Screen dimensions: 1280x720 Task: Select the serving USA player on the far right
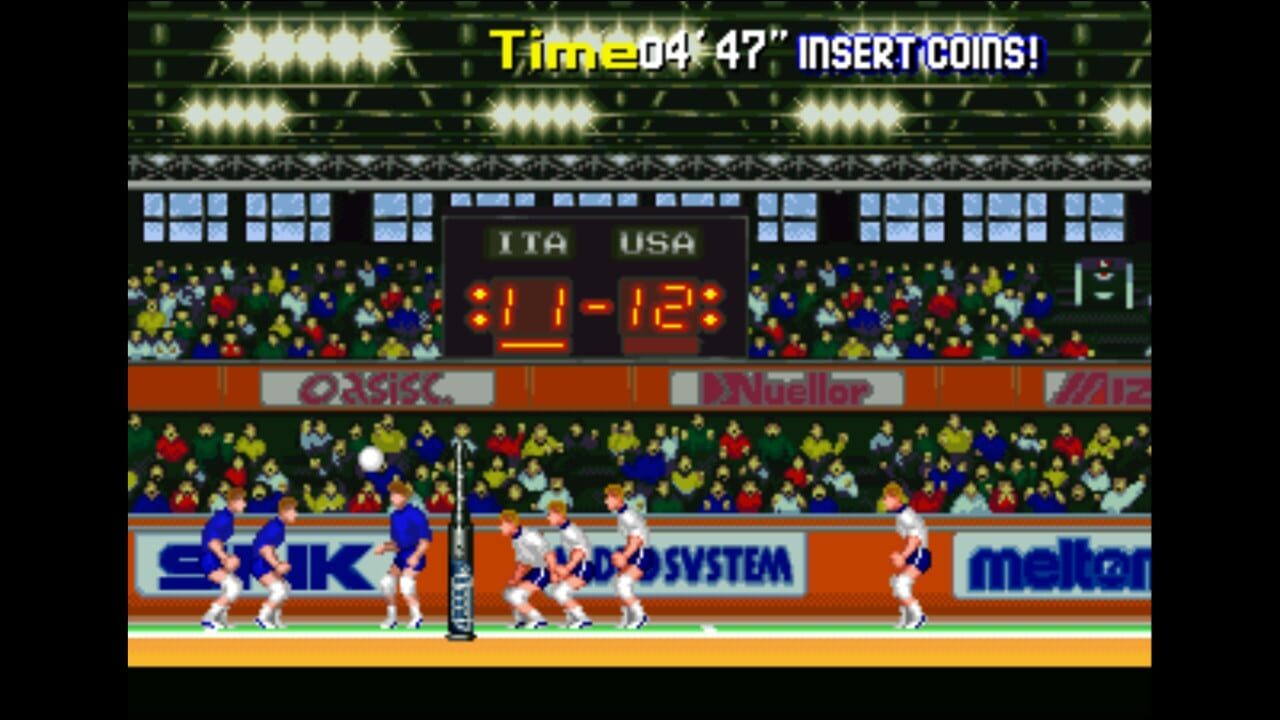[908, 555]
